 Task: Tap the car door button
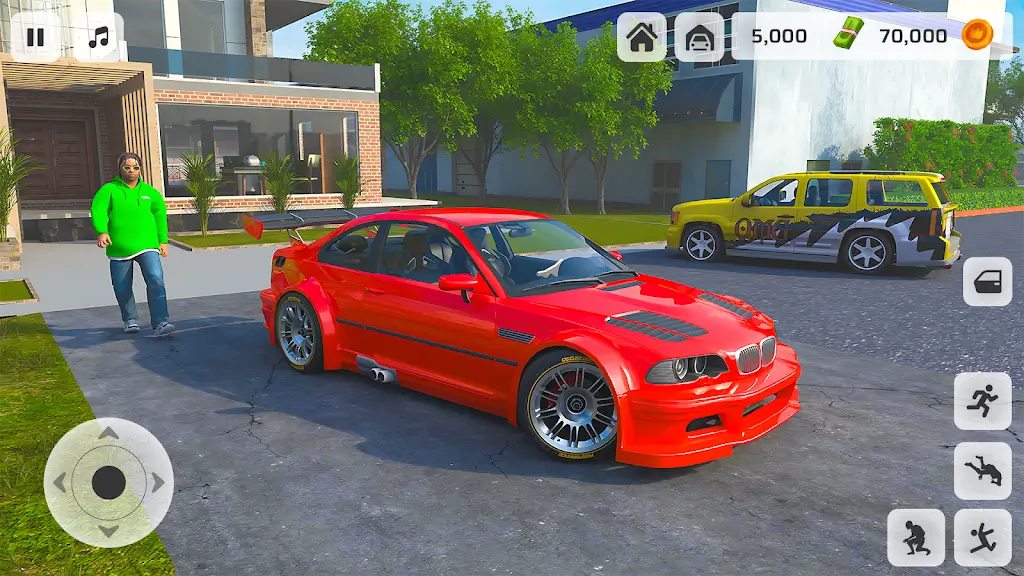[x=987, y=281]
